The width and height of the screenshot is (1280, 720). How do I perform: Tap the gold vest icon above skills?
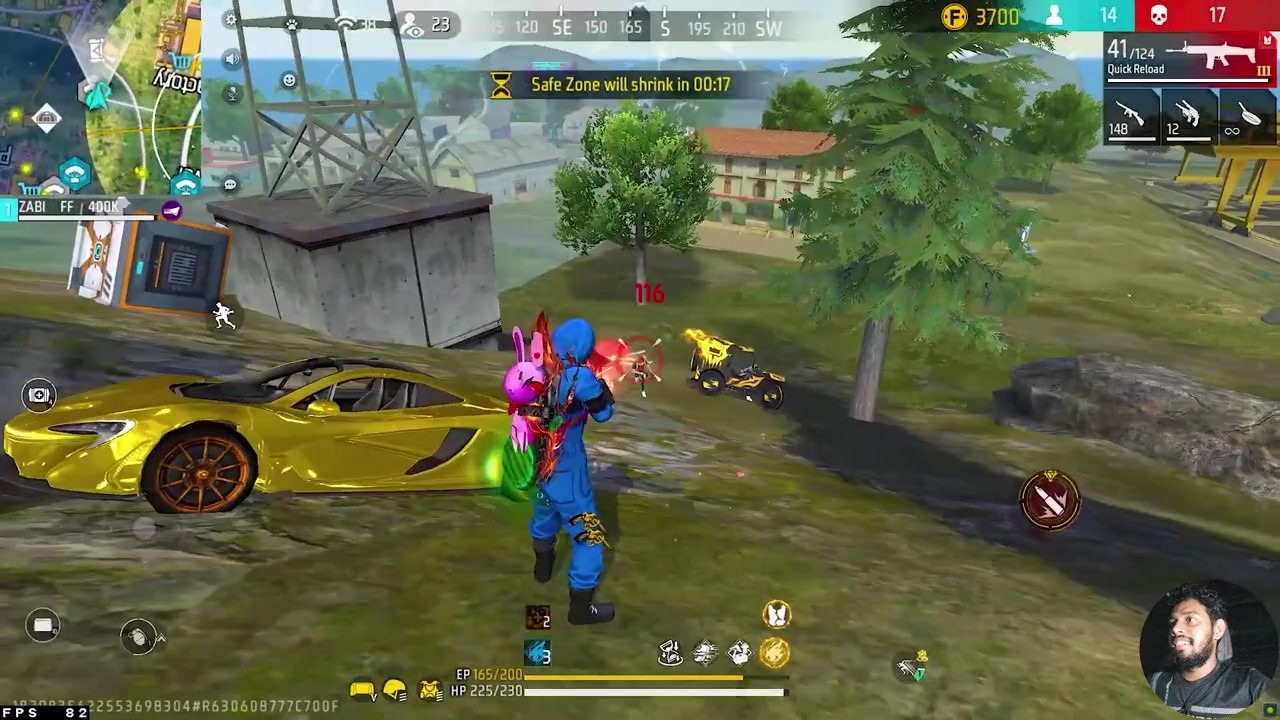776,613
